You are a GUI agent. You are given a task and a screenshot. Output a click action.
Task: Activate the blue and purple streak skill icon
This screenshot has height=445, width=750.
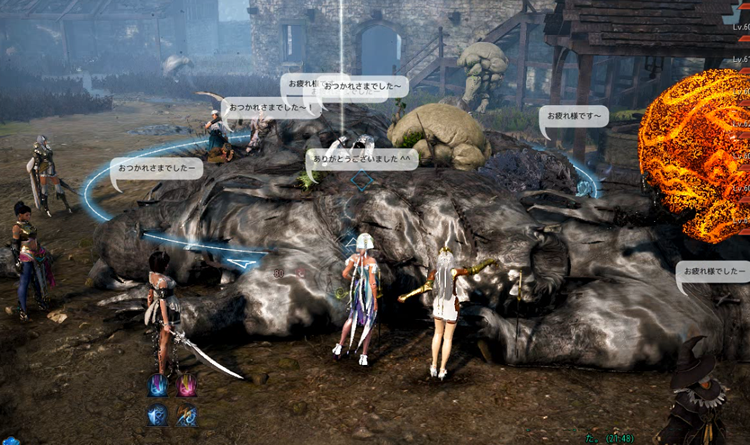tap(158, 386)
